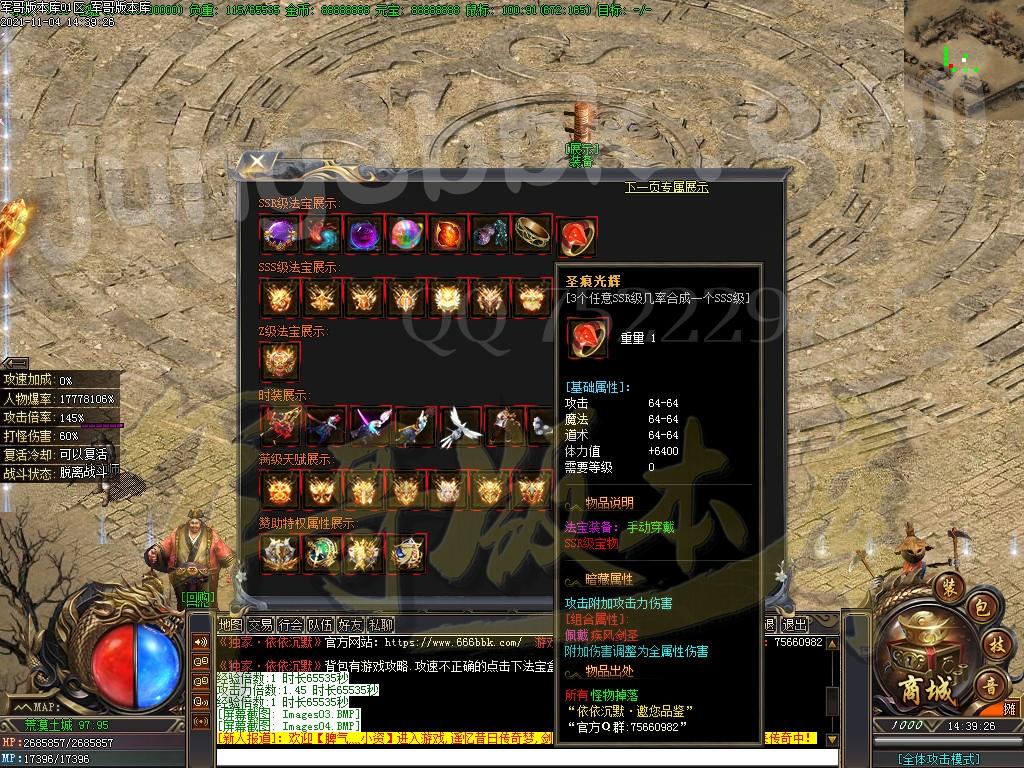Open the 交易 trade tab

tap(260, 624)
